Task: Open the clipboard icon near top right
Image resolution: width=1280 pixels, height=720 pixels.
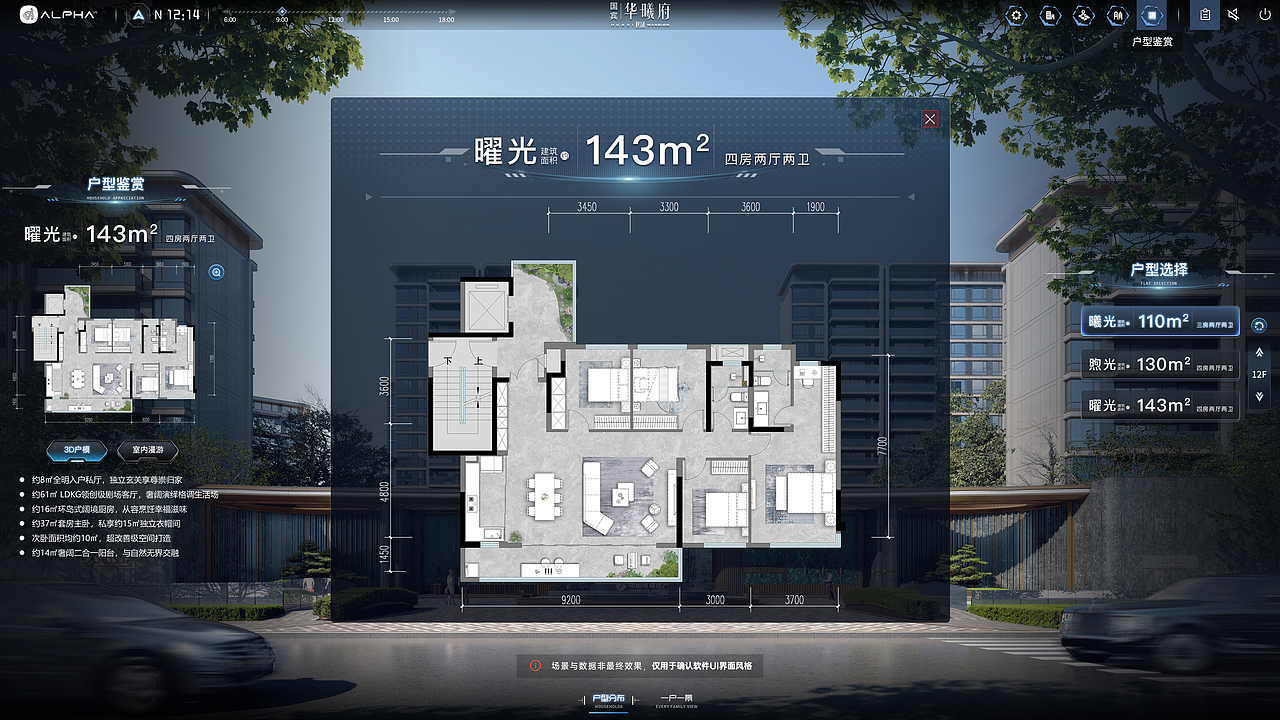Action: 1203,15
